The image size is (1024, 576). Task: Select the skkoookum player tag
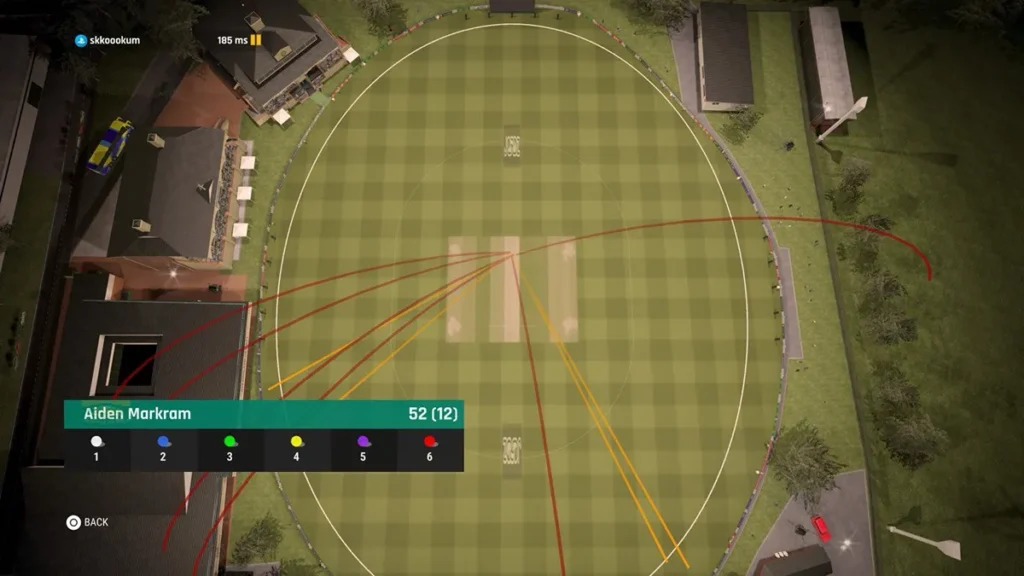110,41
